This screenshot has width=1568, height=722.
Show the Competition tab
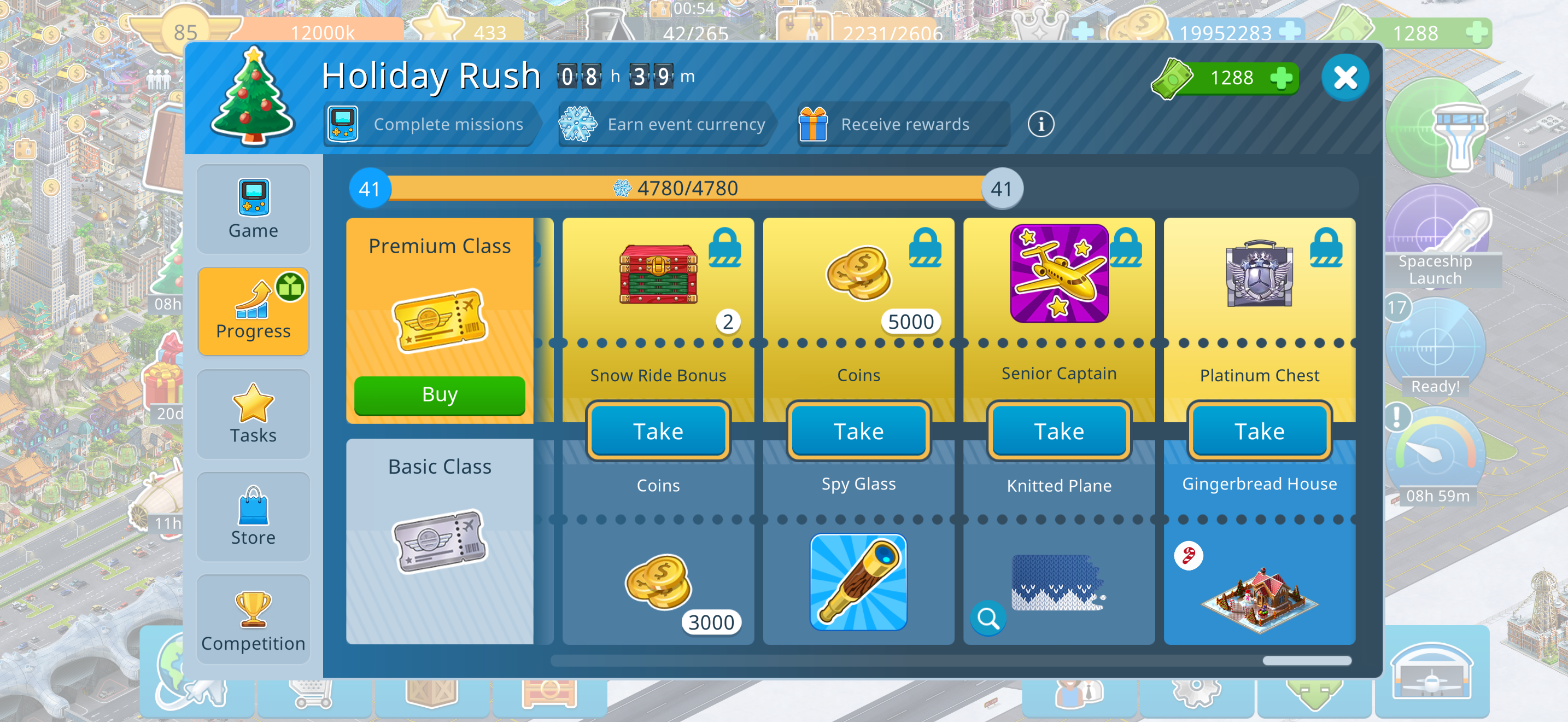click(253, 619)
